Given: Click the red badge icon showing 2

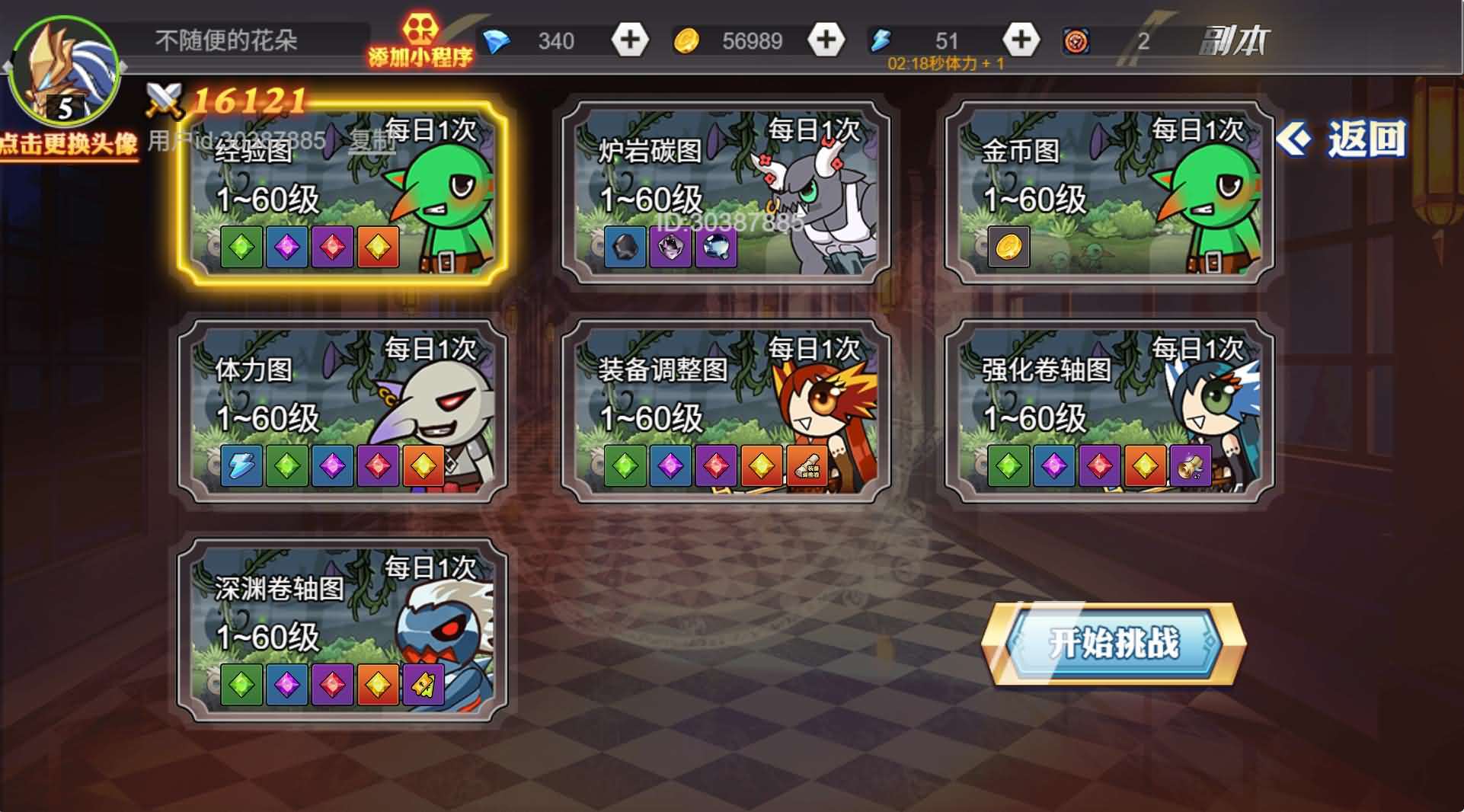Looking at the screenshot, I should coord(1077,41).
